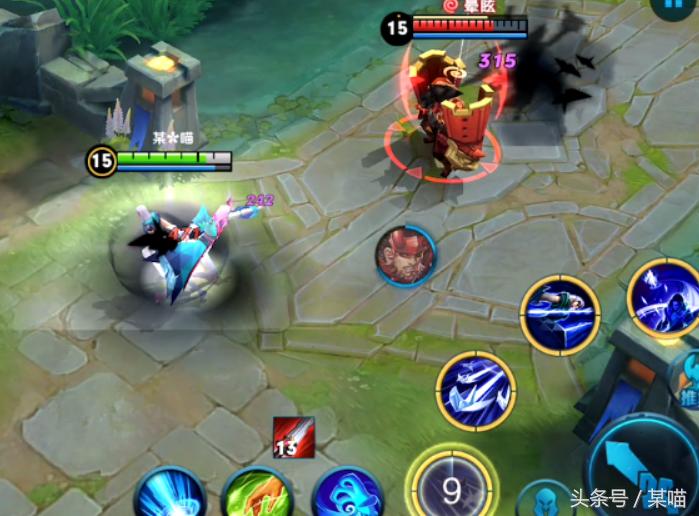Use the green and orange summoner spell
The image size is (699, 516).
[x=257, y=495]
